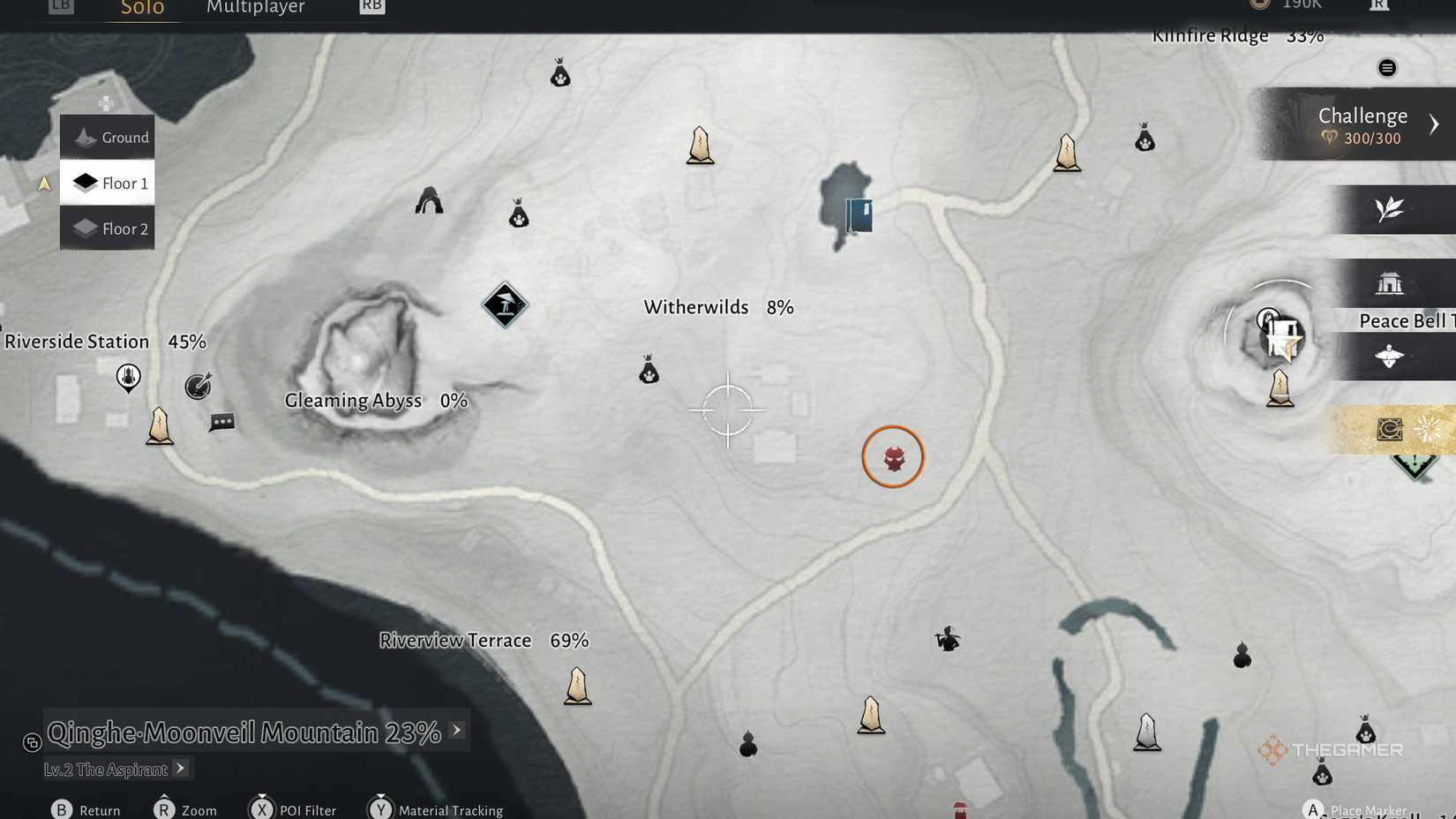
Task: Toggle the hamburger menu button top right
Action: coord(1386,67)
